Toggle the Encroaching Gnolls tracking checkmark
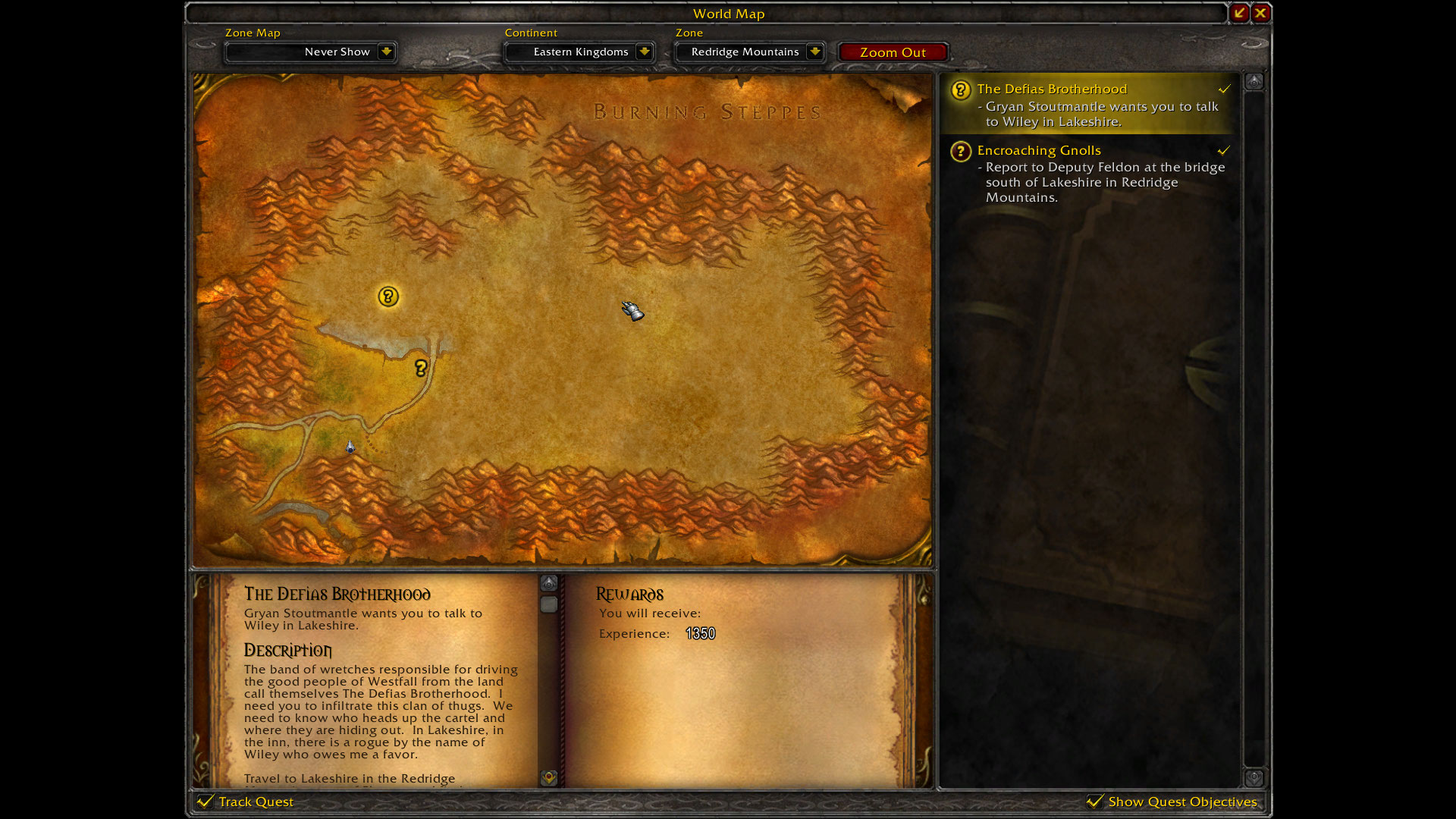 [1223, 150]
